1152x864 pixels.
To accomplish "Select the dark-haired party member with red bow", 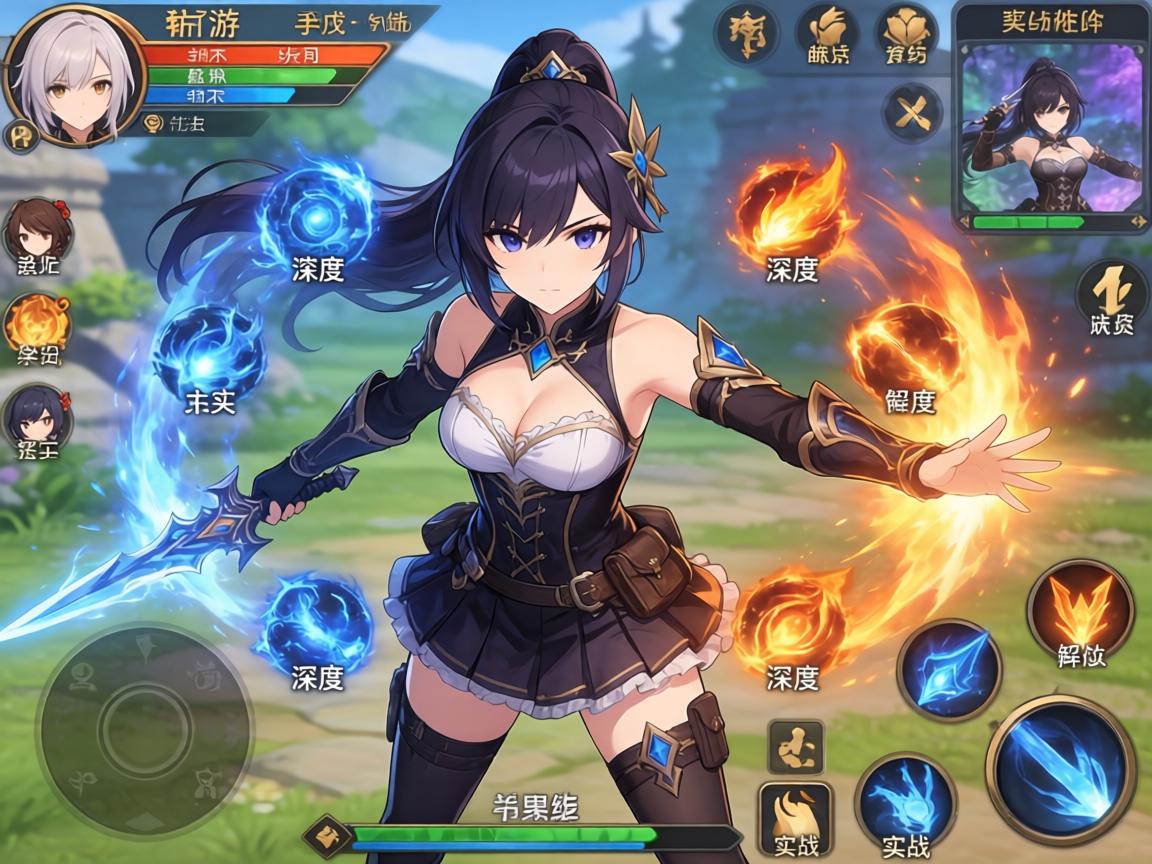I will click(x=36, y=415).
